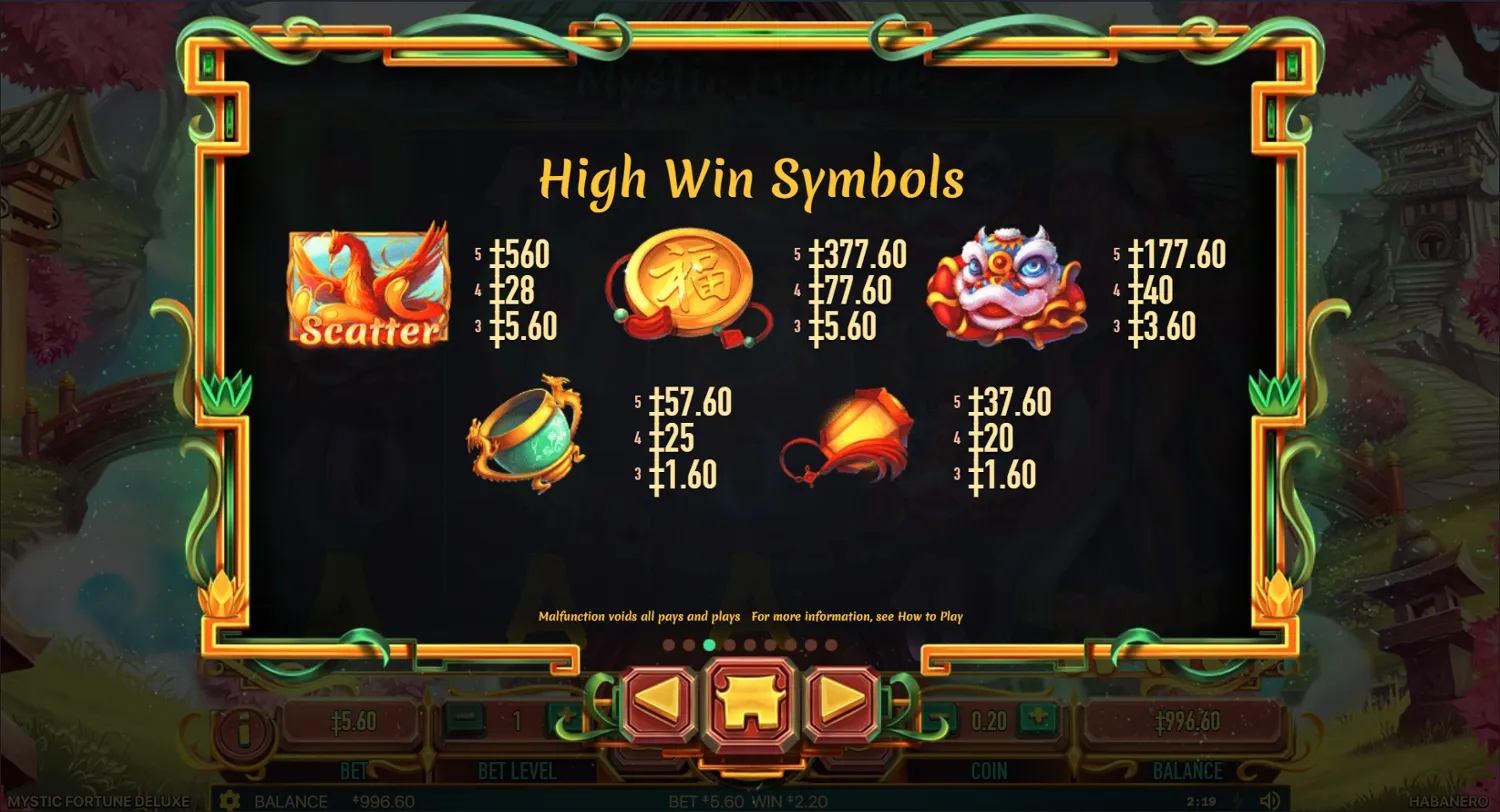The width and height of the screenshot is (1500, 812).
Task: Return to the game with the home button
Action: (750, 700)
